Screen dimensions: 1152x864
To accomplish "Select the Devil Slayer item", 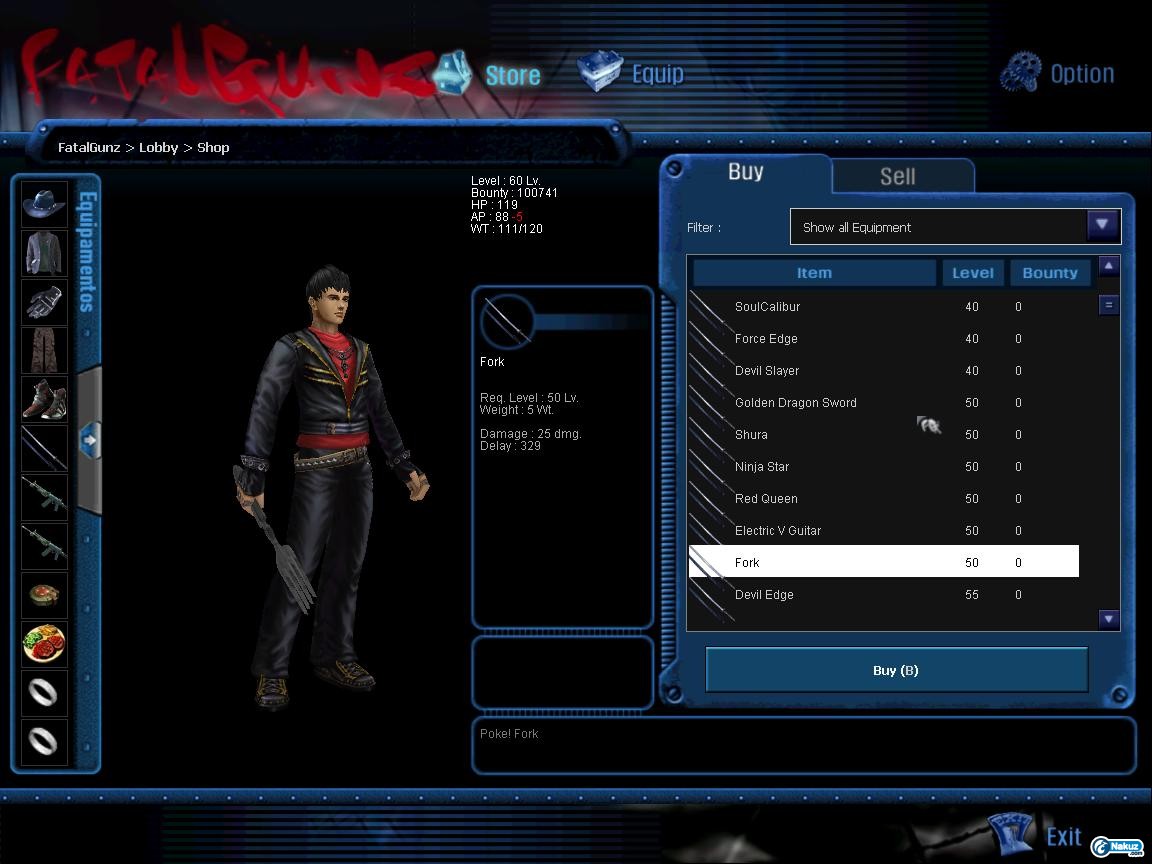I will (767, 371).
